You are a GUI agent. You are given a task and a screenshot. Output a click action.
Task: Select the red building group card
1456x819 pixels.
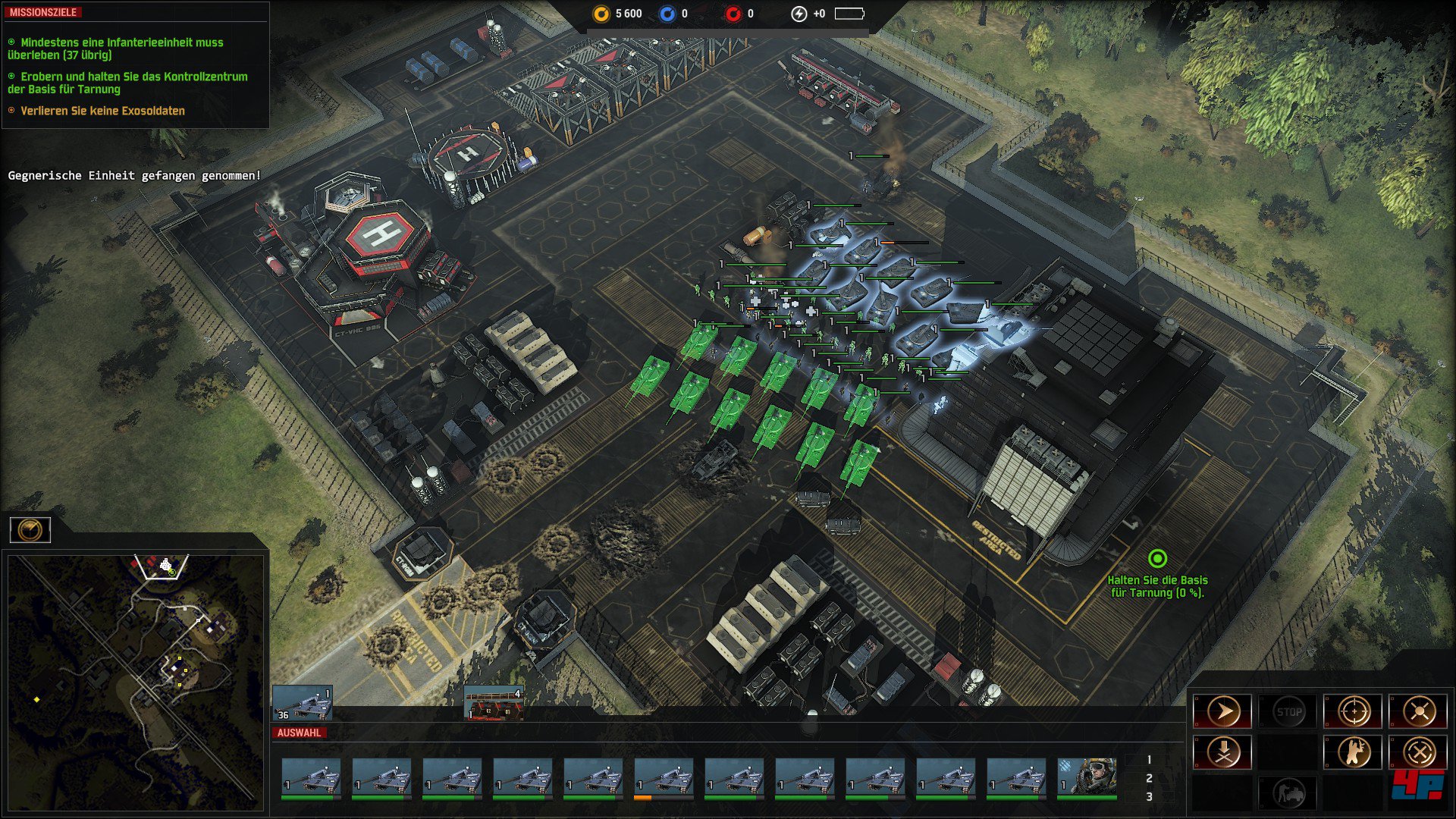(x=493, y=703)
